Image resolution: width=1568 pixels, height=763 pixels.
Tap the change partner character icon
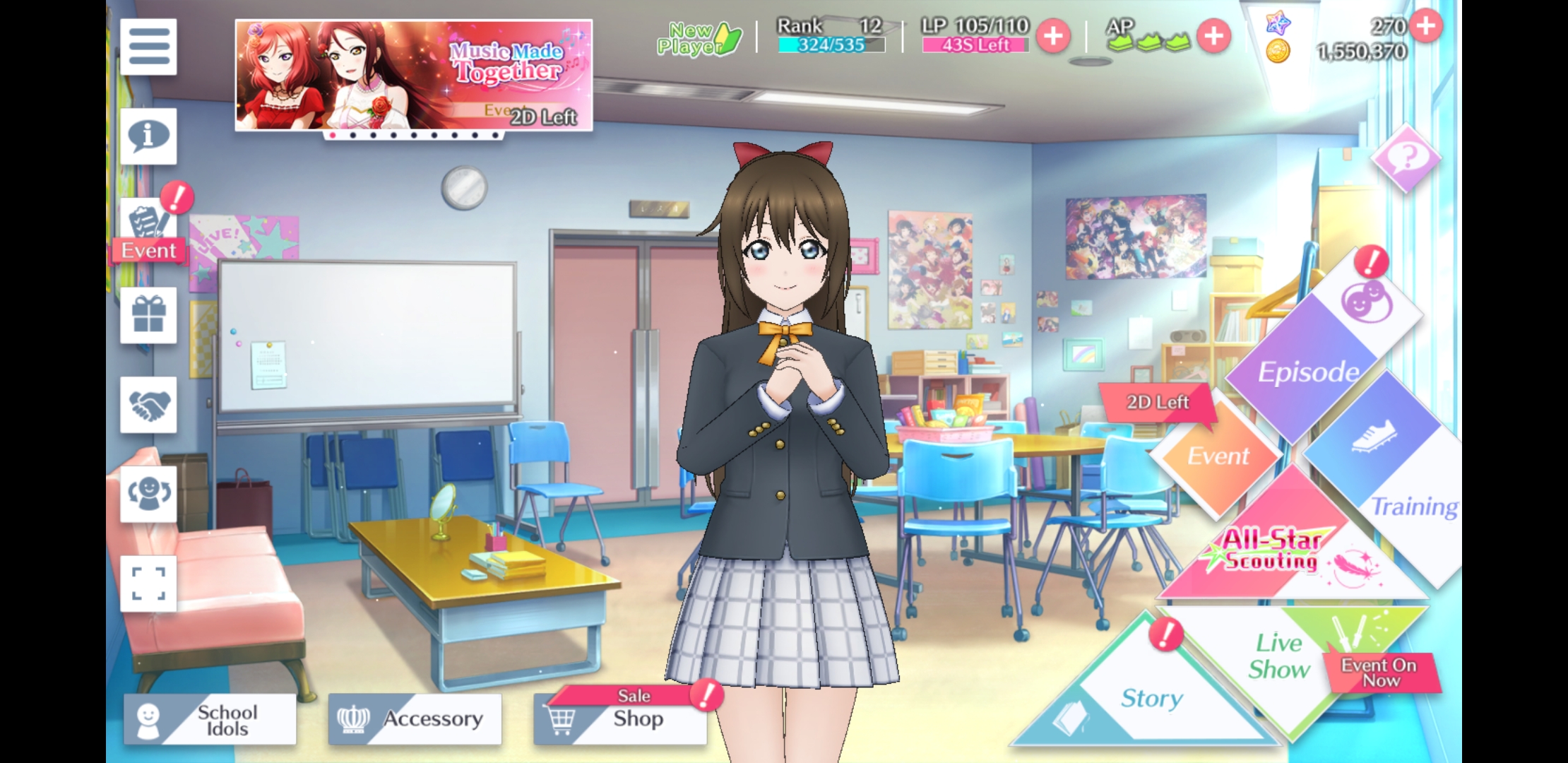148,494
